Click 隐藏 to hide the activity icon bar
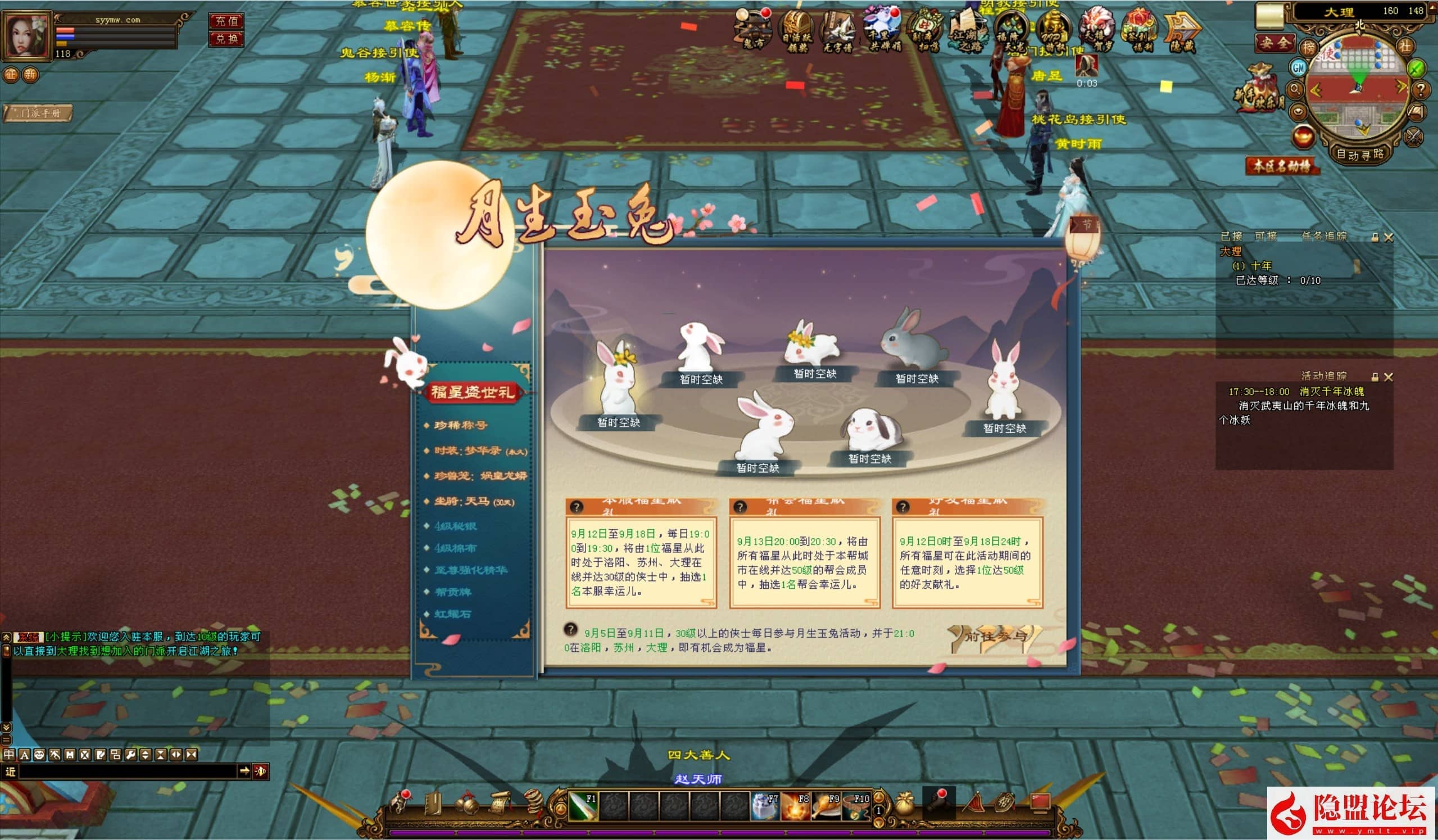1438x840 pixels. click(1182, 26)
